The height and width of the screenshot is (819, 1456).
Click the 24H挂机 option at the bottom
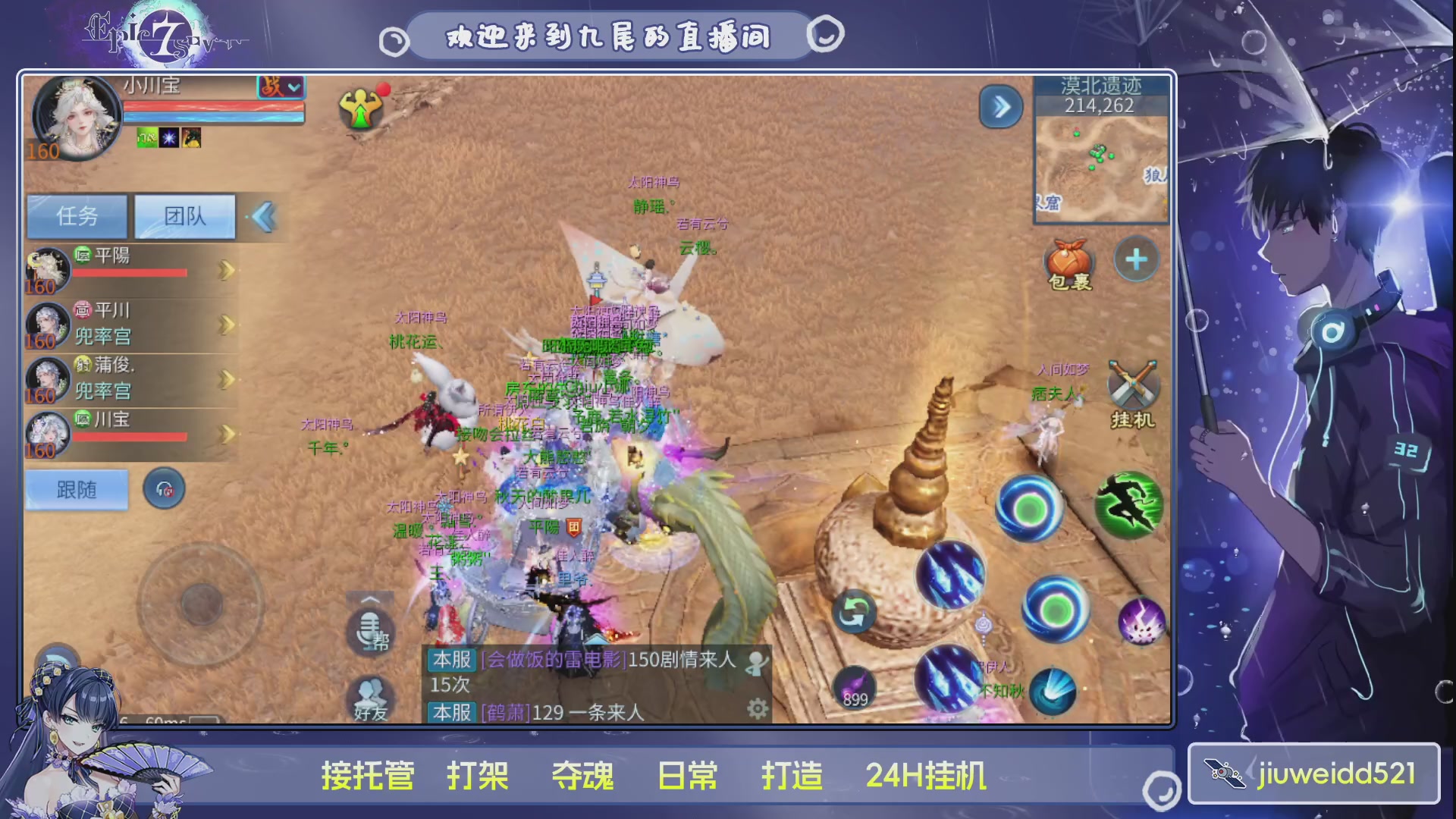tap(927, 776)
